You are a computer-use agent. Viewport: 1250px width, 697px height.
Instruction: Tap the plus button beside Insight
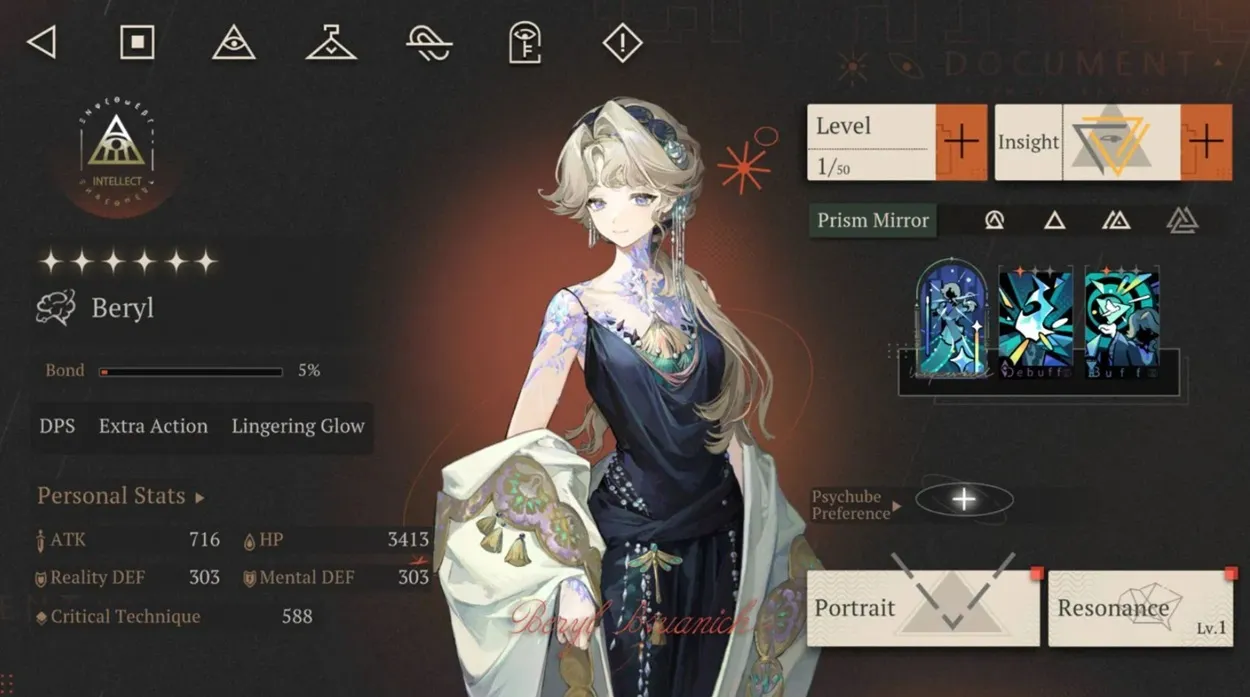(x=1206, y=142)
